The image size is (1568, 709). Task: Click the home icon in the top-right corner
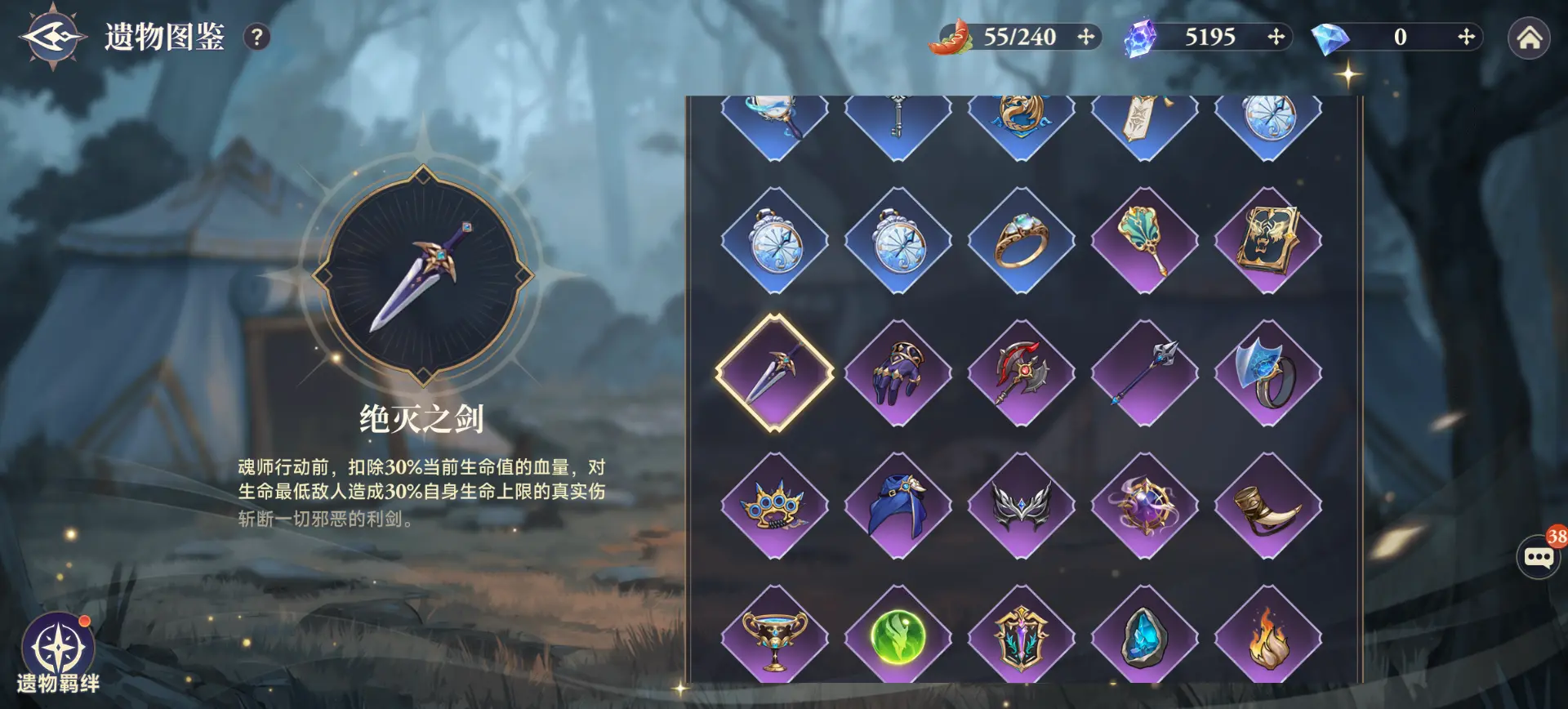pyautogui.click(x=1530, y=36)
